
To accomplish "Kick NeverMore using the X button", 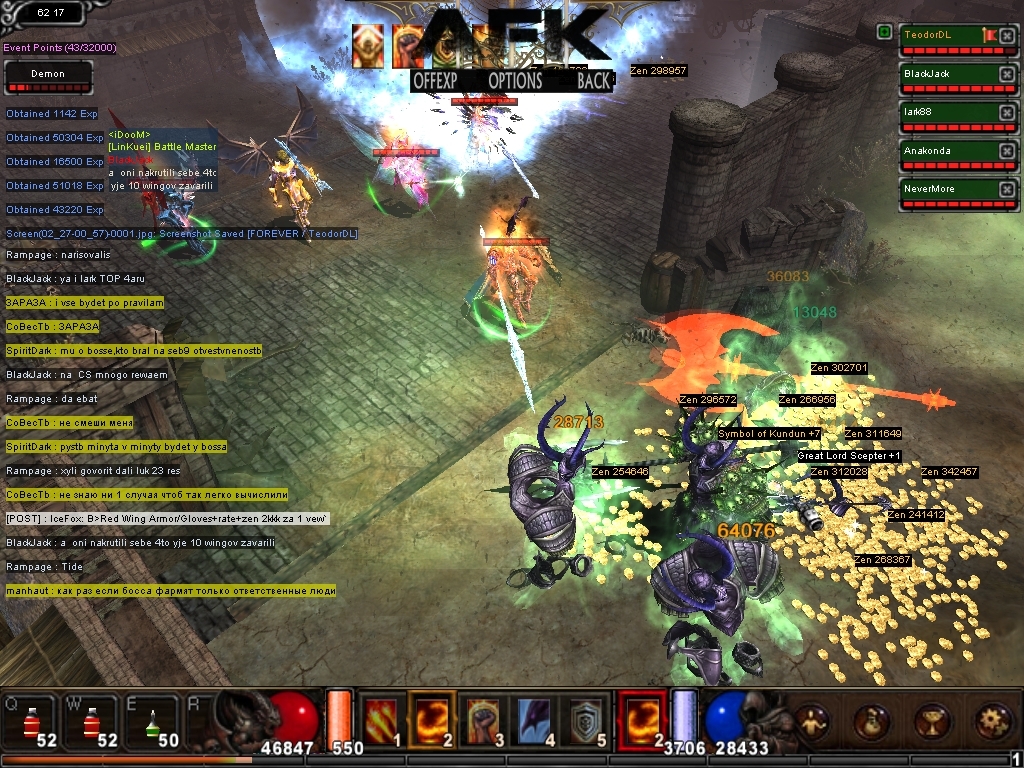I will (x=1006, y=189).
